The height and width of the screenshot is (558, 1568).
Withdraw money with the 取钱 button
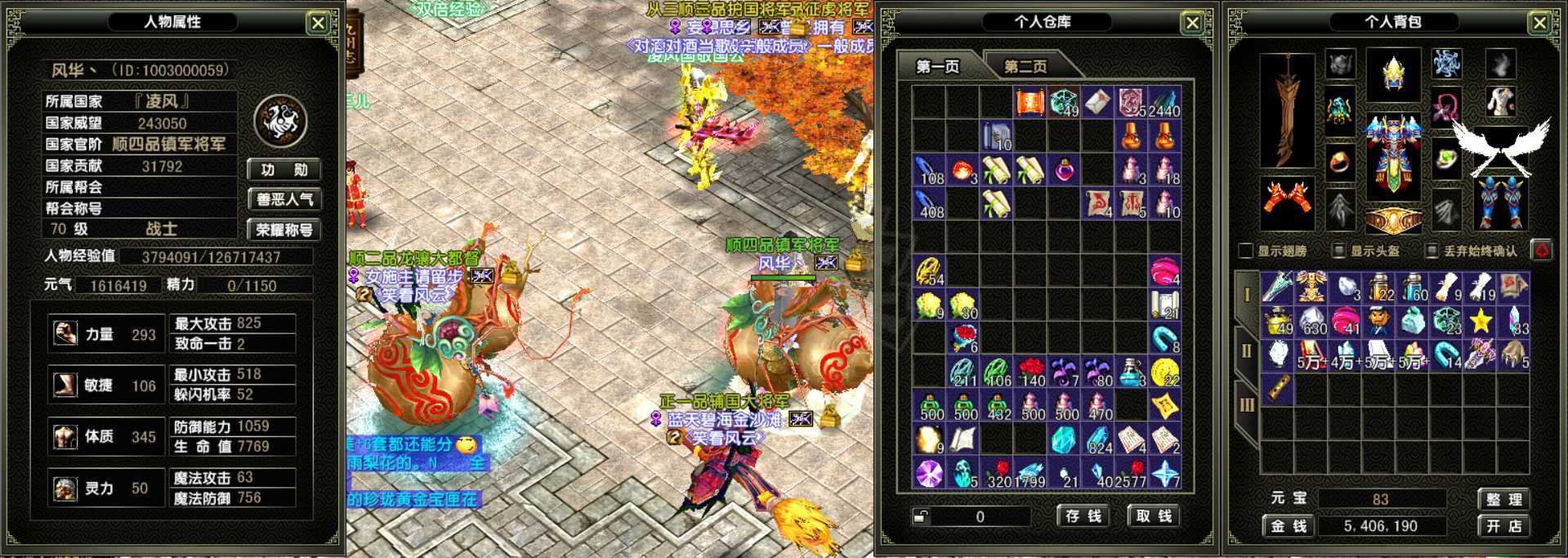click(1154, 516)
